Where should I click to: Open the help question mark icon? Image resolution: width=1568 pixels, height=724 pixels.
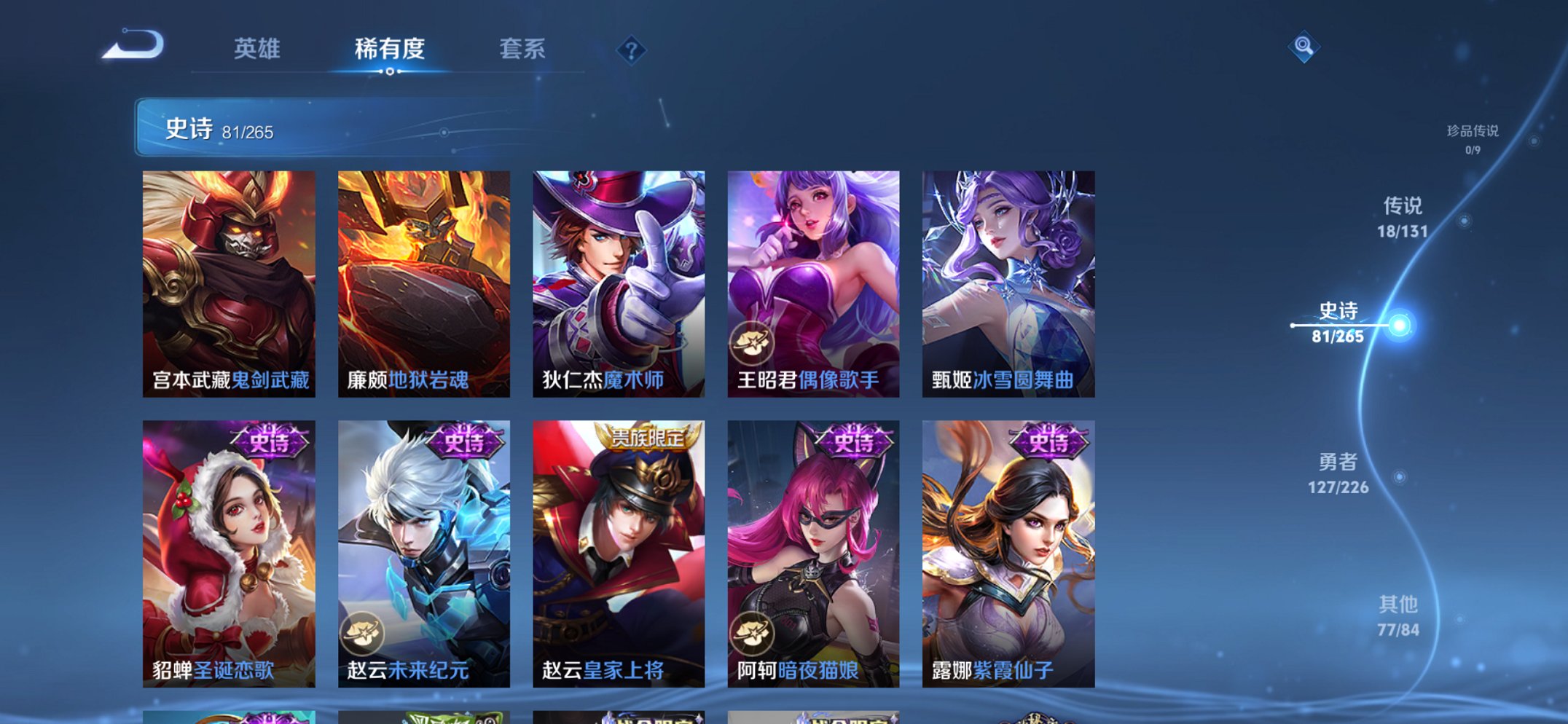pos(631,49)
